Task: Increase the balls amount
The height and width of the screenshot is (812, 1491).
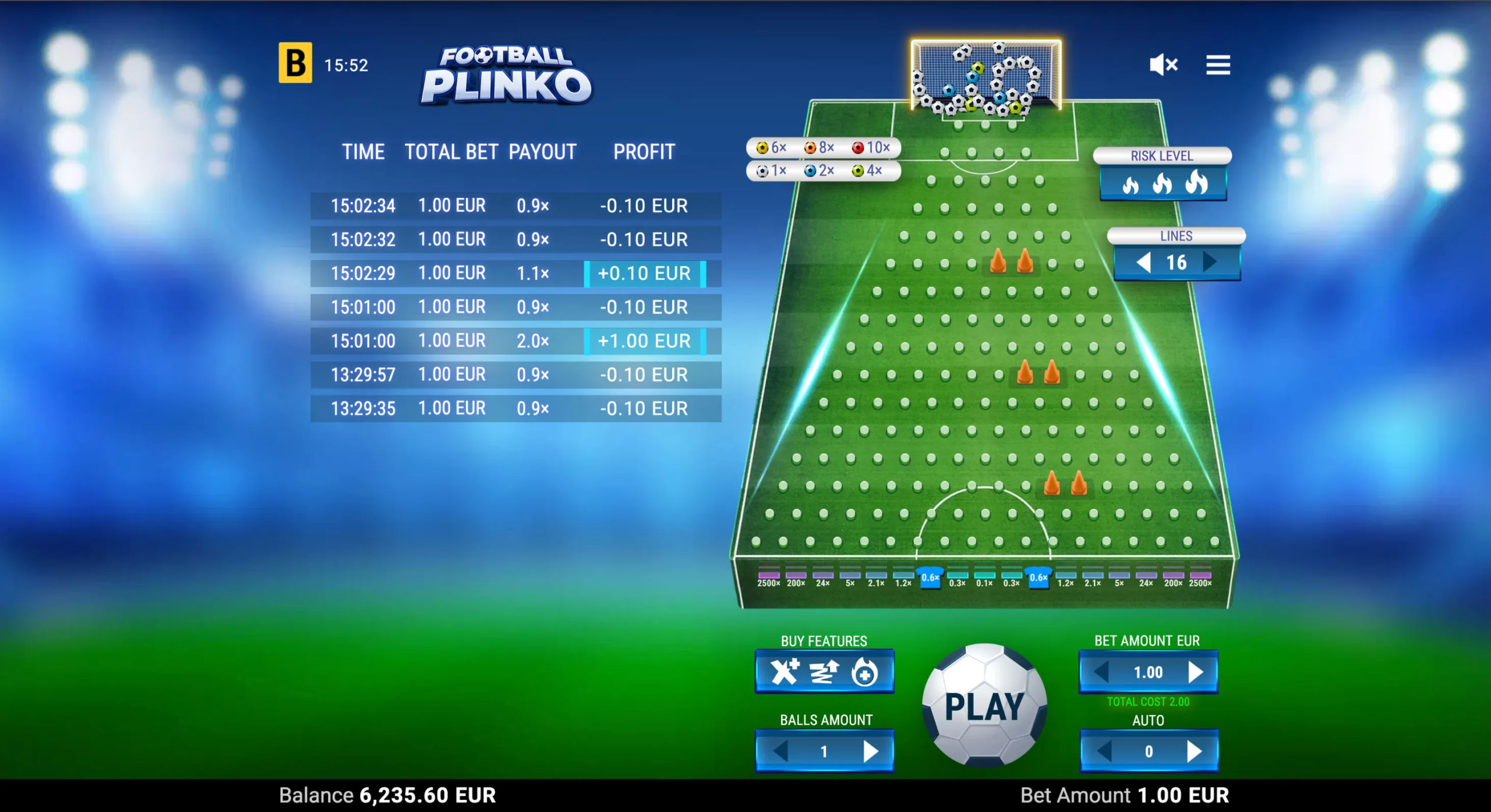Action: (871, 751)
